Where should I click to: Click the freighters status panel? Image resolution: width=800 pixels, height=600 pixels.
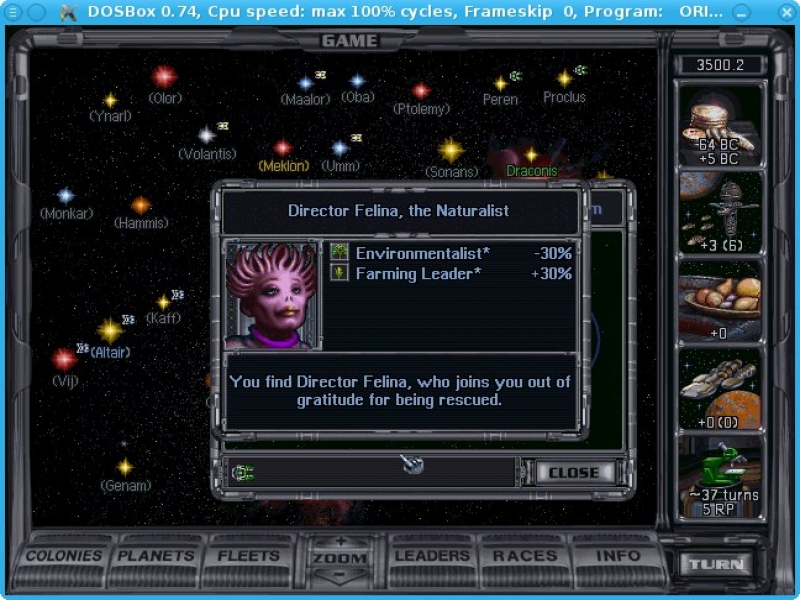click(x=721, y=389)
